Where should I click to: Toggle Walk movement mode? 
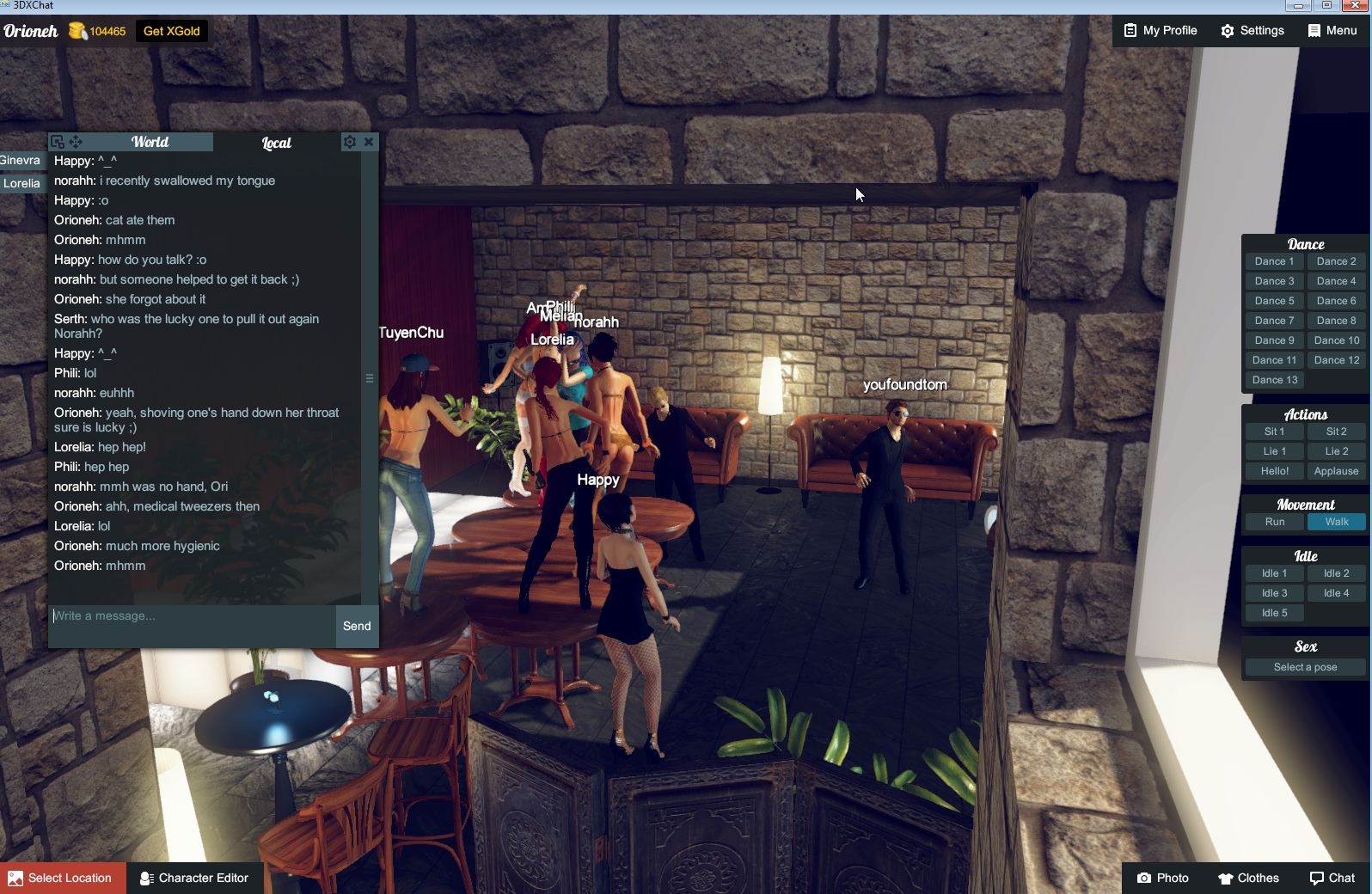click(1335, 522)
